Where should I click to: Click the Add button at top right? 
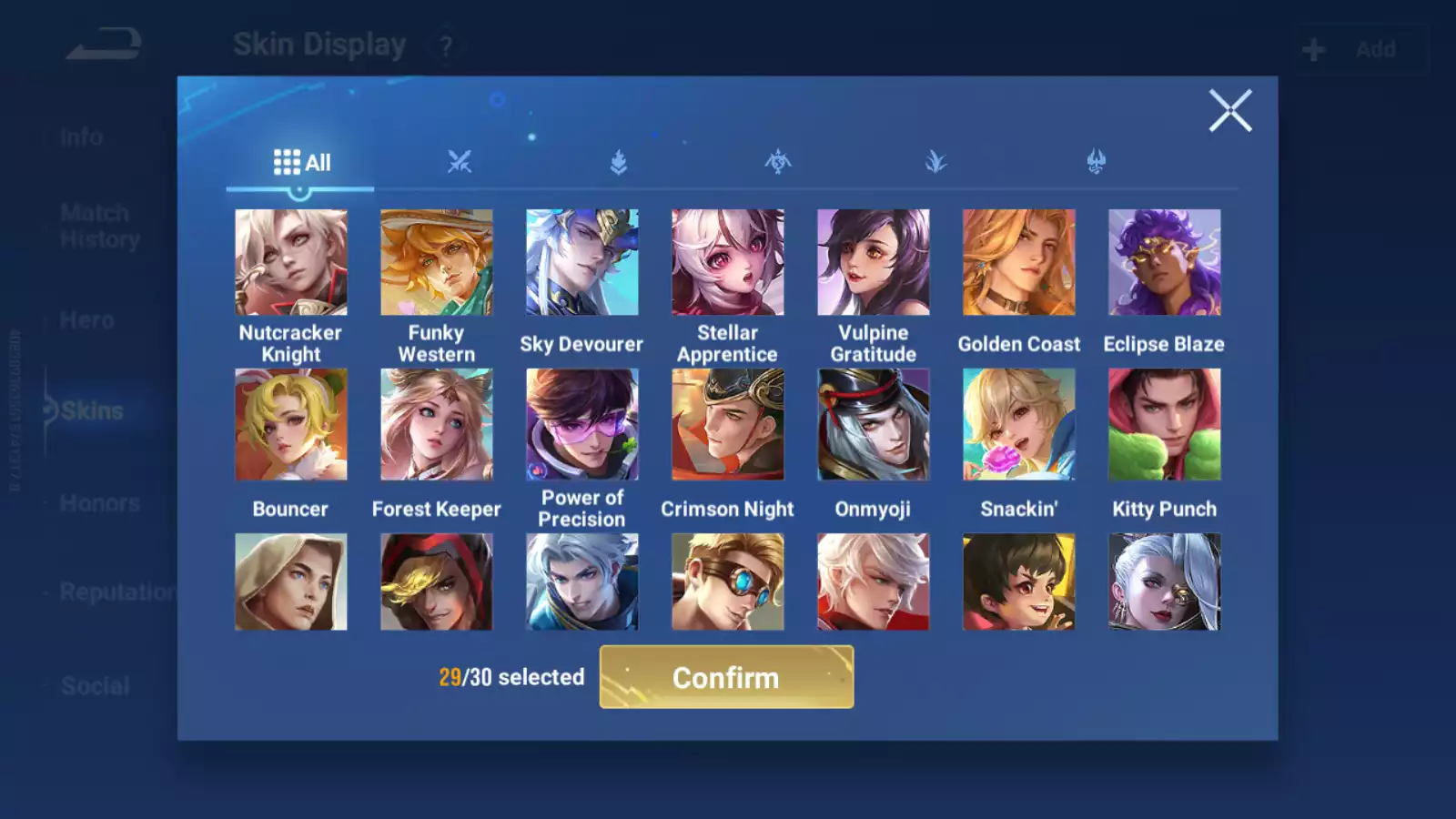pyautogui.click(x=1361, y=49)
